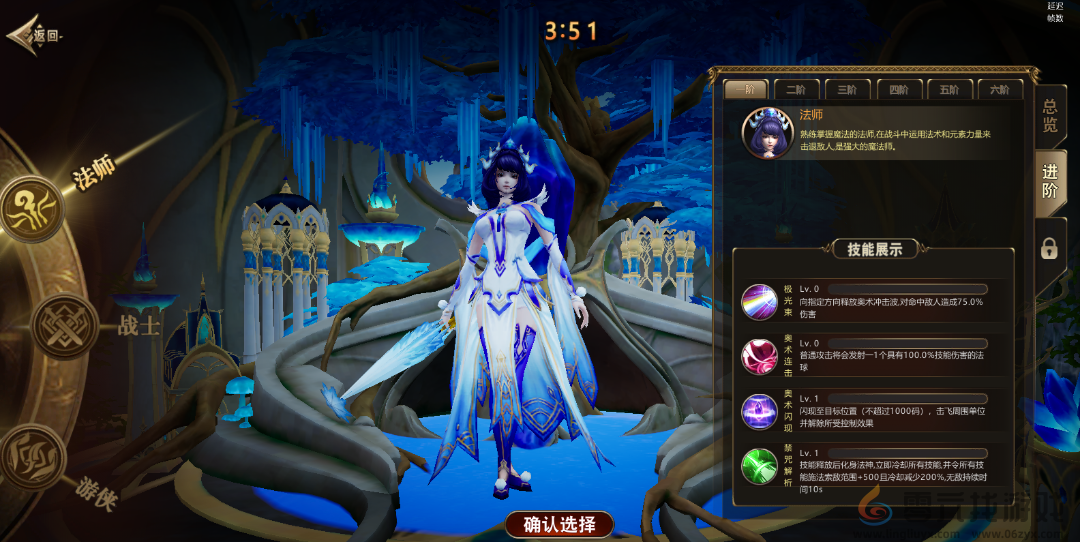View the 禁咒解析 green skill icon
The width and height of the screenshot is (1080, 542).
pyautogui.click(x=759, y=466)
